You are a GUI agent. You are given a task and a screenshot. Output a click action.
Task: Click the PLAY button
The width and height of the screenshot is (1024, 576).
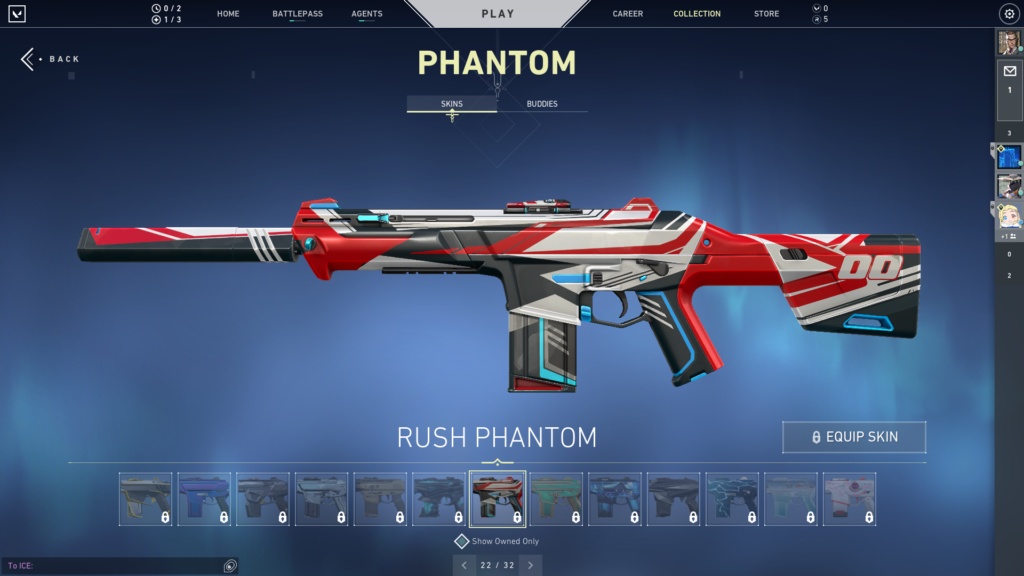pos(498,14)
